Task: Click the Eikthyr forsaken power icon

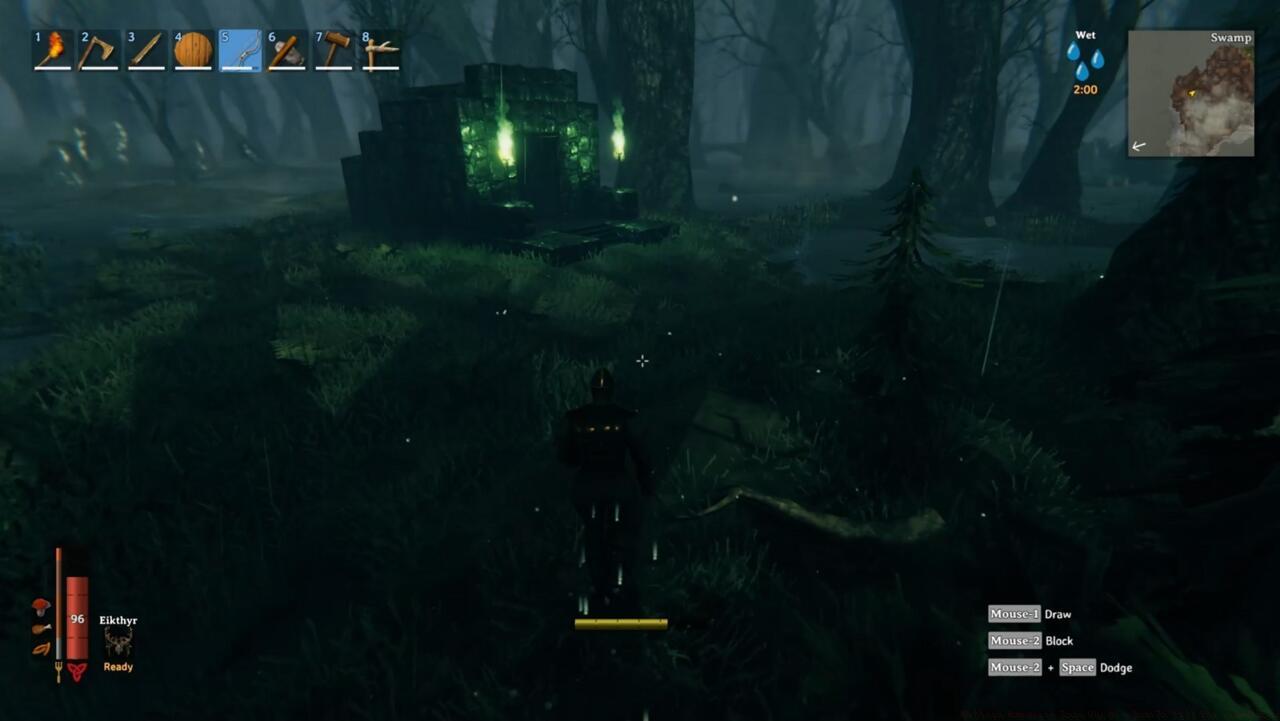Action: pyautogui.click(x=117, y=645)
